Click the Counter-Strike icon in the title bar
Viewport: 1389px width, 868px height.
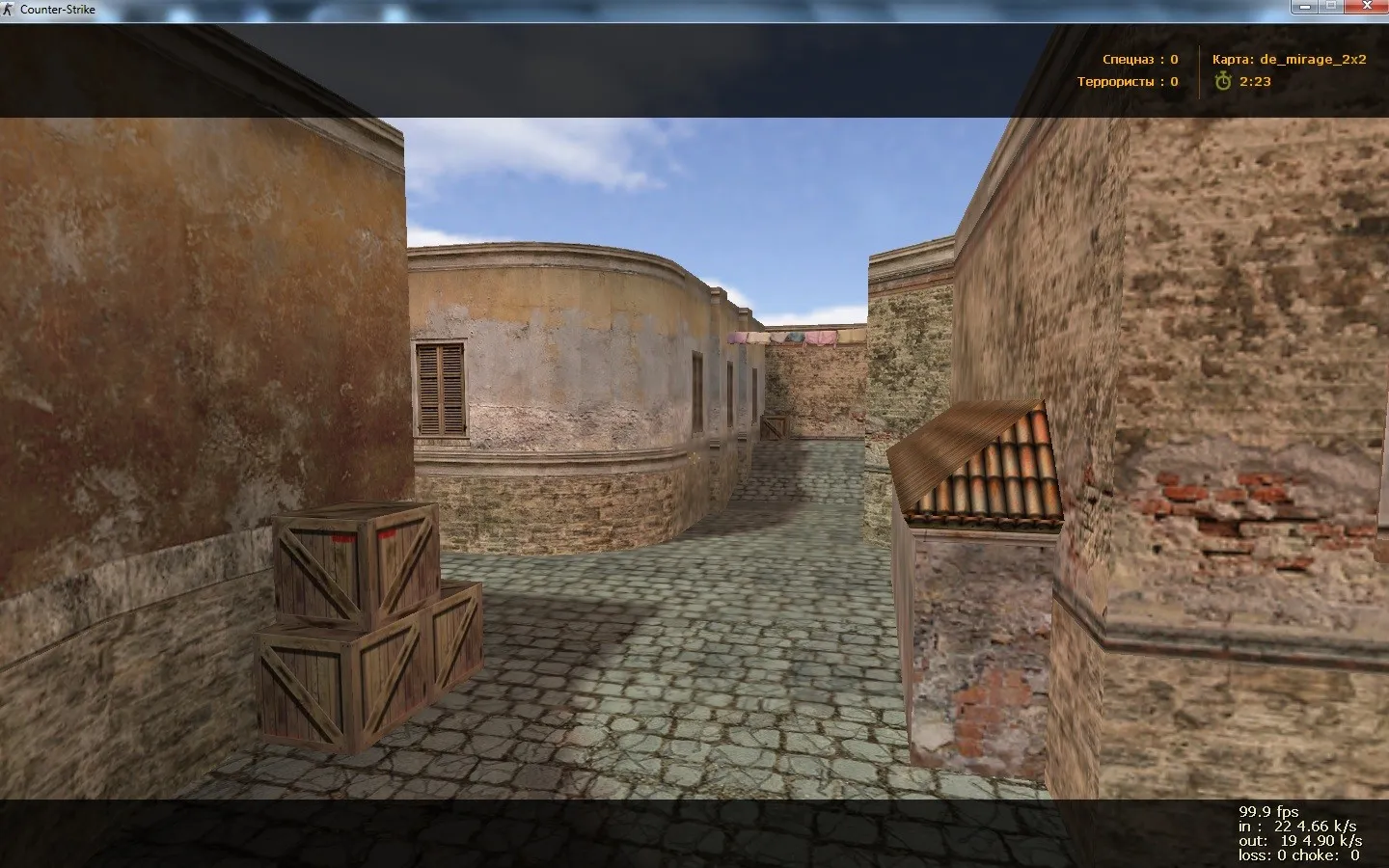pyautogui.click(x=9, y=9)
